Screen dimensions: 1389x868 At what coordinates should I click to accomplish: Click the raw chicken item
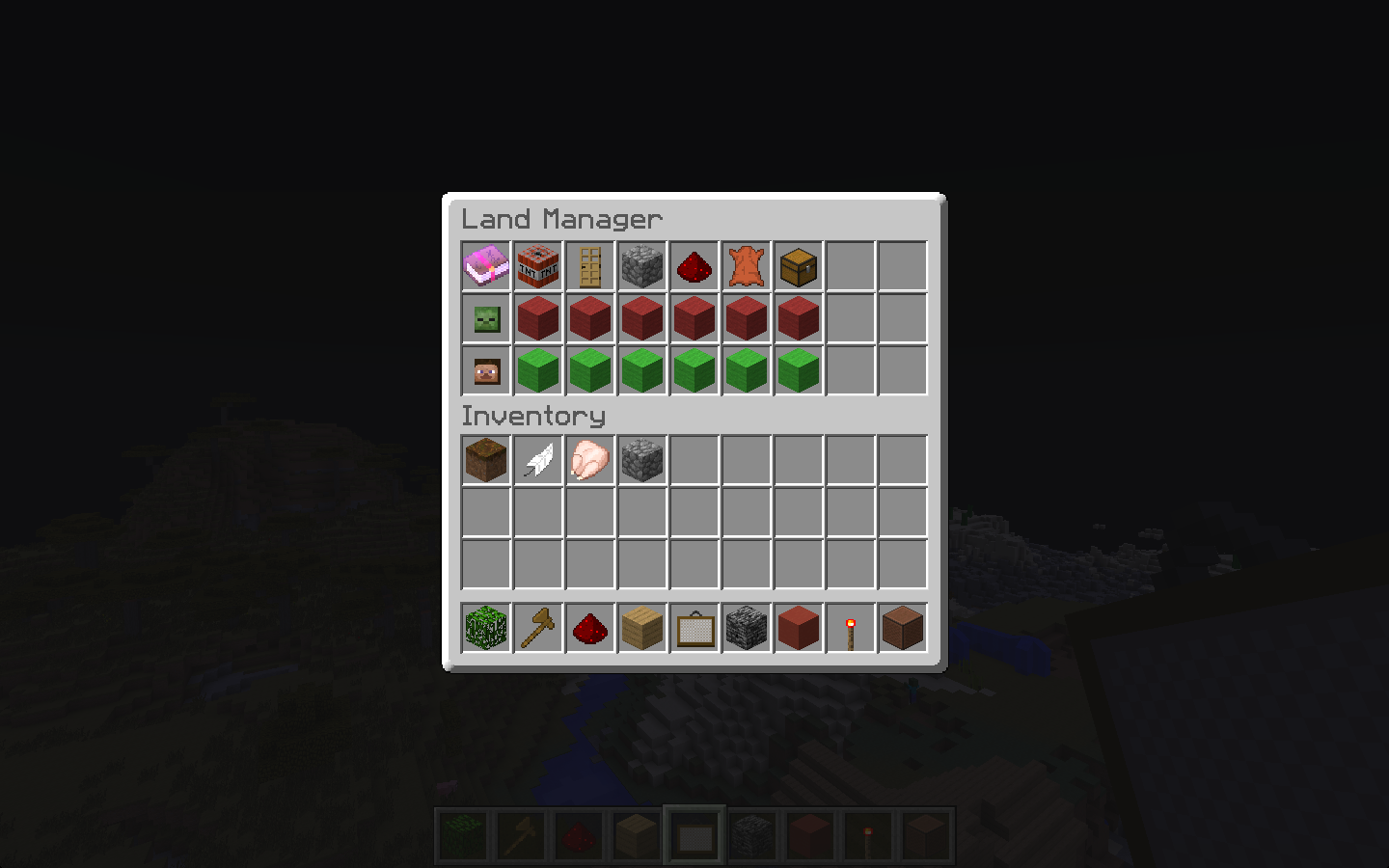[589, 460]
